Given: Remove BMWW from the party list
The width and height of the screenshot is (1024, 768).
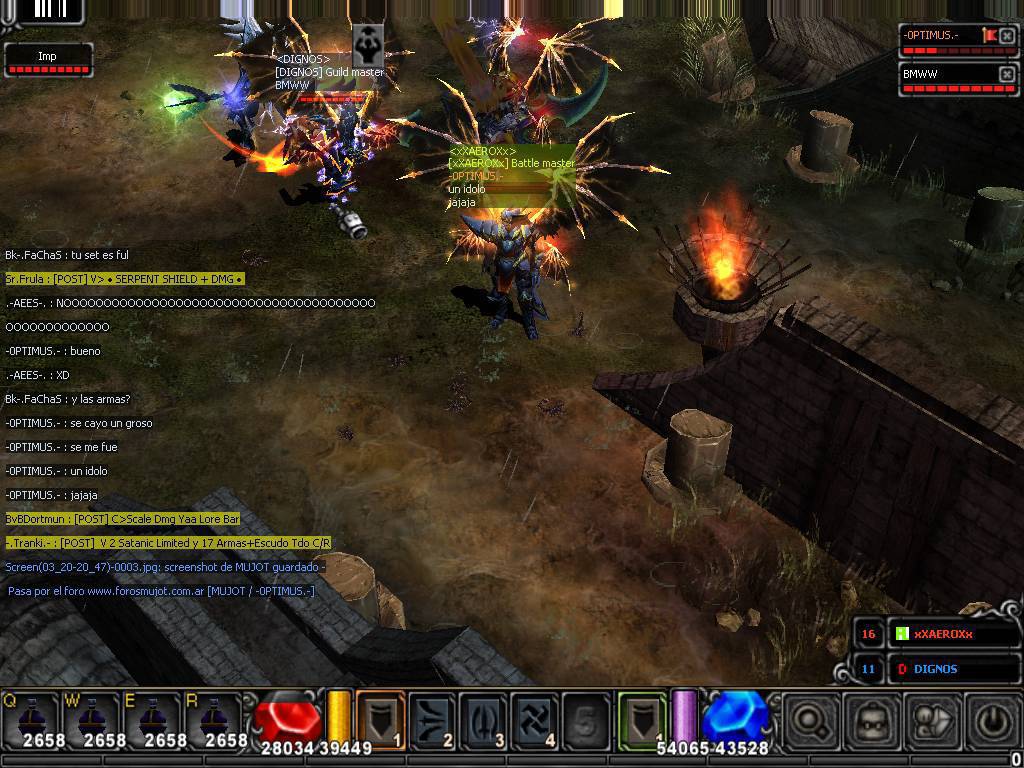Looking at the screenshot, I should (x=1007, y=74).
